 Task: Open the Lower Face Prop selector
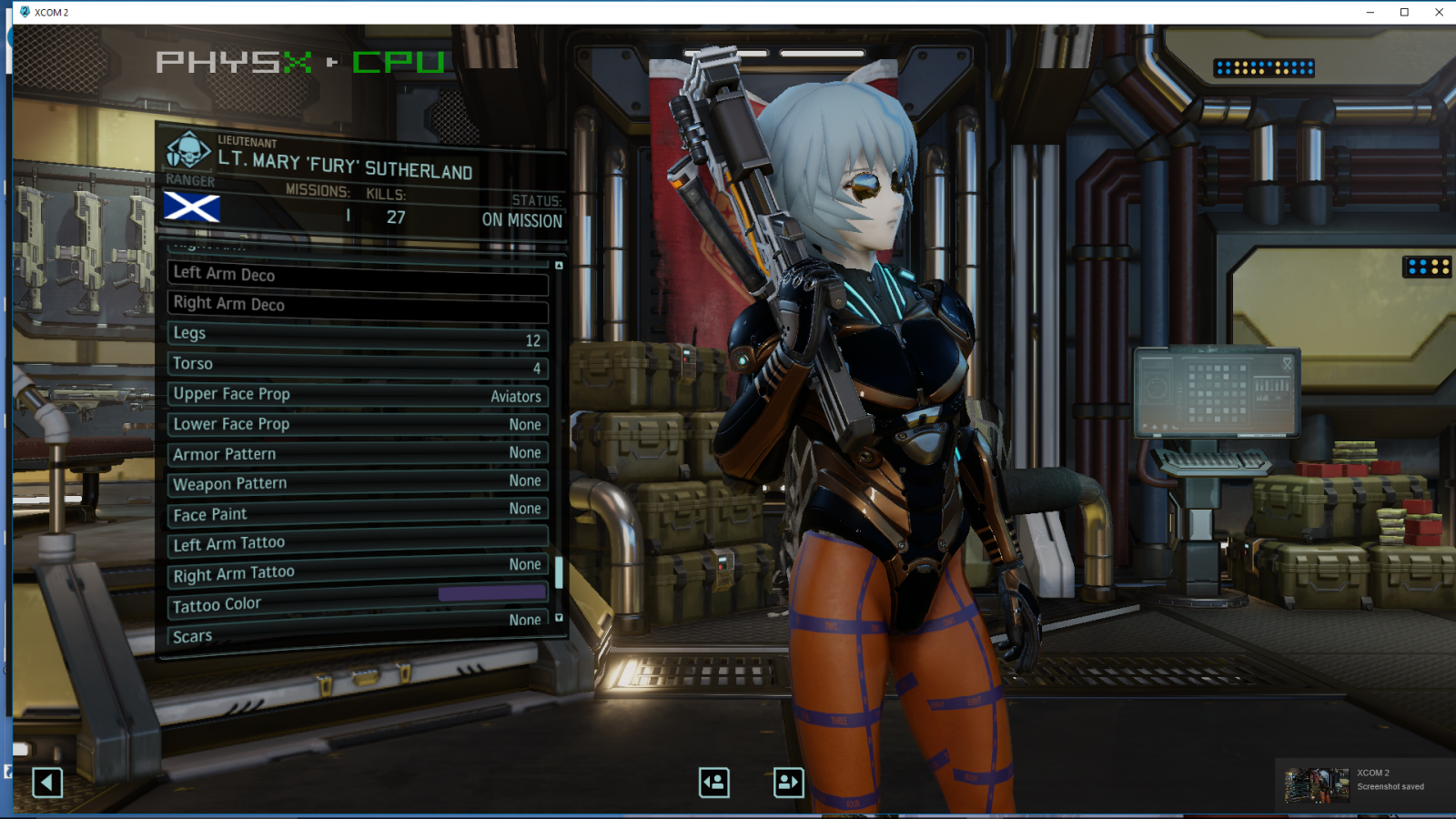click(355, 426)
